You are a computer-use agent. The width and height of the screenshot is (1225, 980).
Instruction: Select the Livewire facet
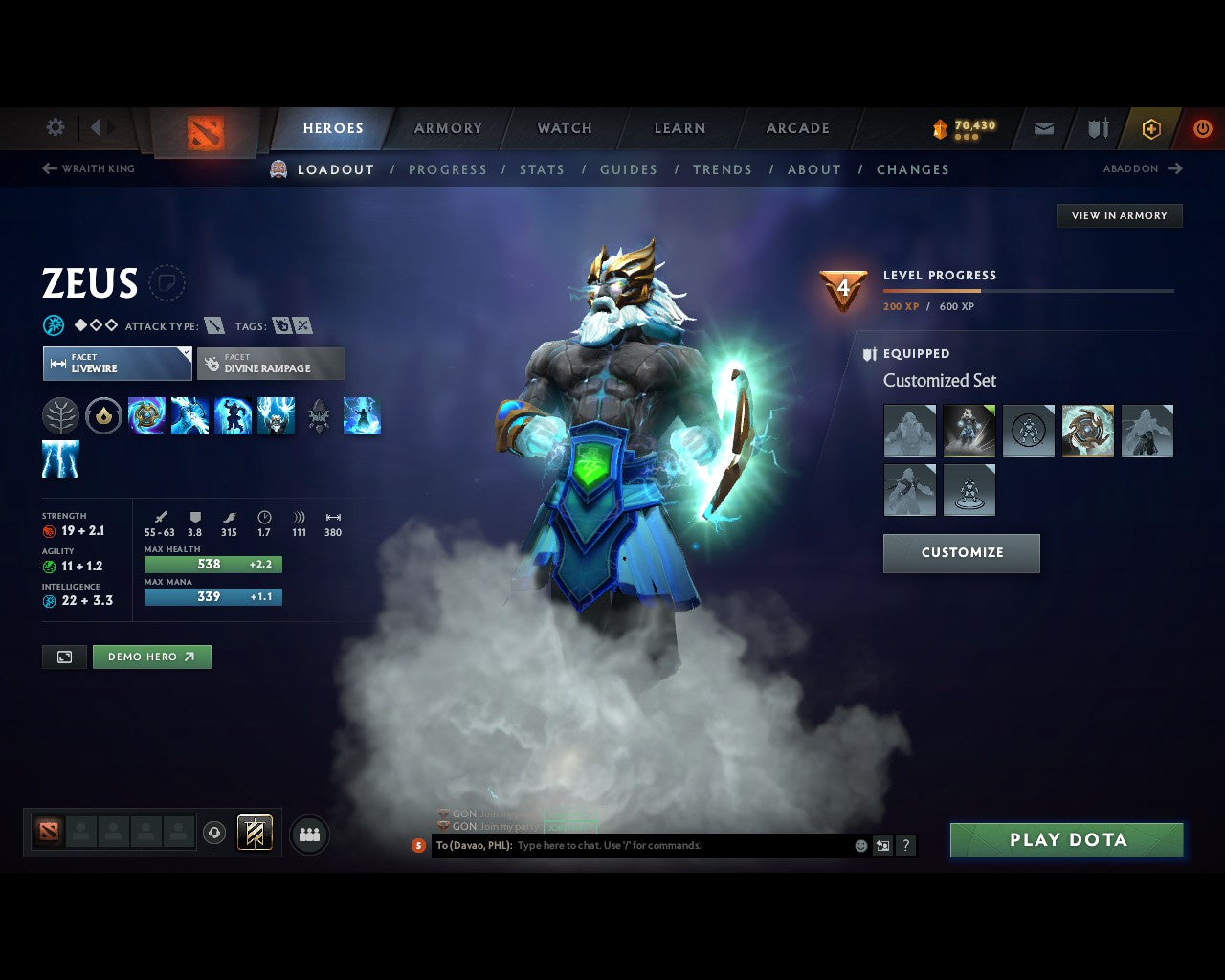pyautogui.click(x=117, y=364)
